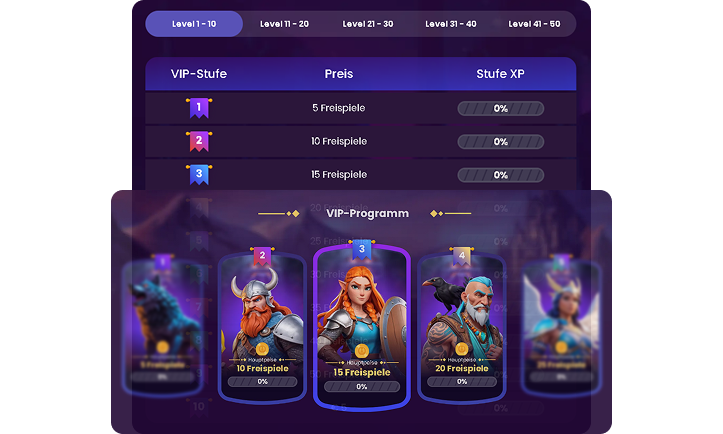Pick the raven warrior 20 Freispiele card
This screenshot has height=434, width=723.
pyautogui.click(x=461, y=325)
